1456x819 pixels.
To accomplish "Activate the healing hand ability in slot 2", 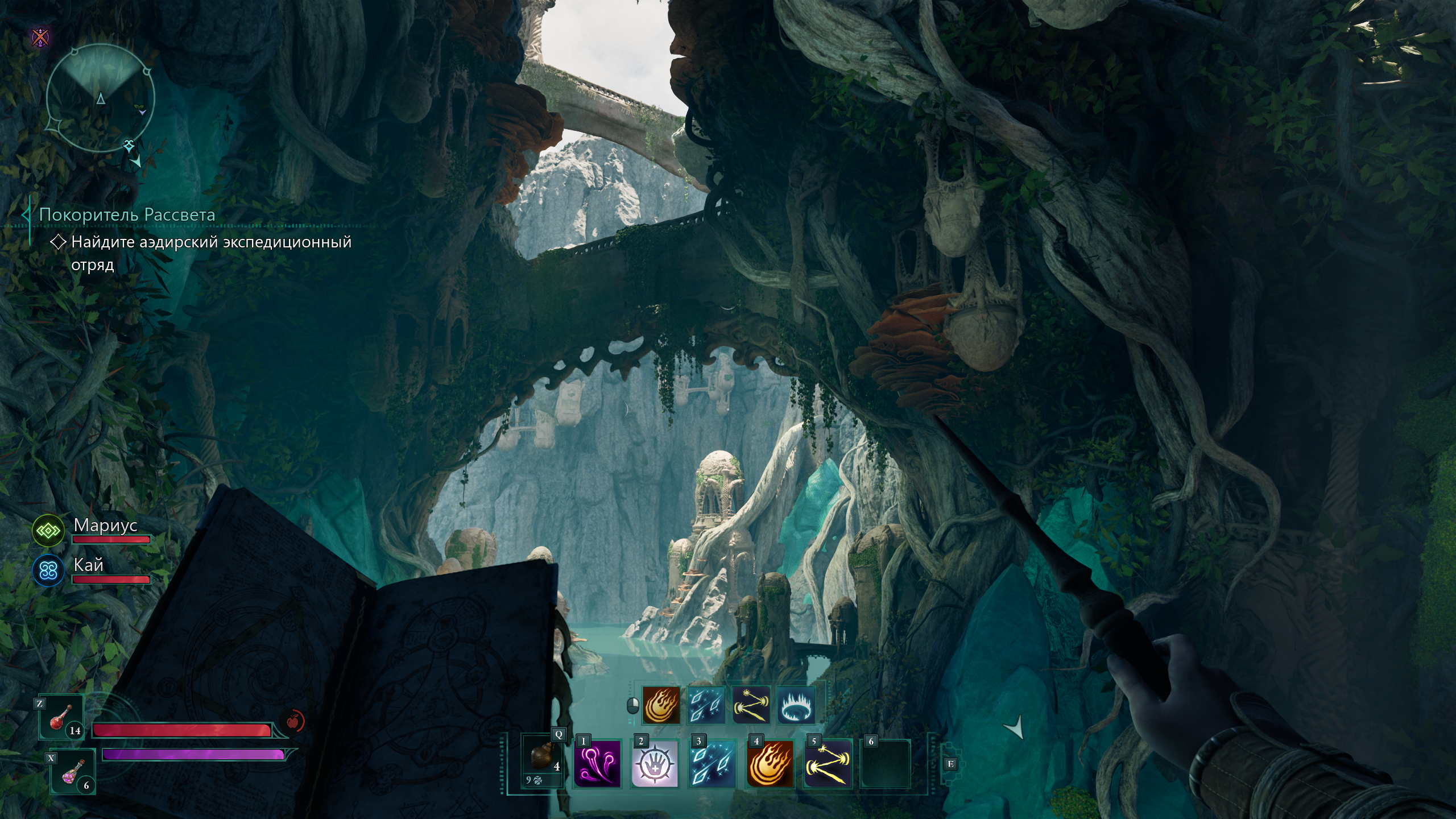I will (x=655, y=763).
